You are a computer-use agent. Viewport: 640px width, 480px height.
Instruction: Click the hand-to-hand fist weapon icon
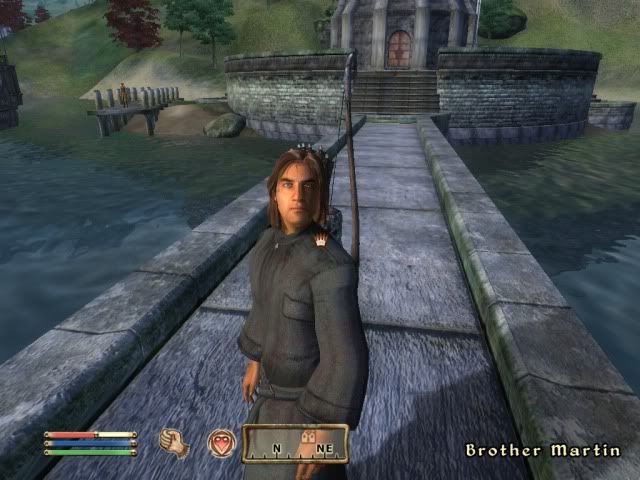tap(175, 443)
